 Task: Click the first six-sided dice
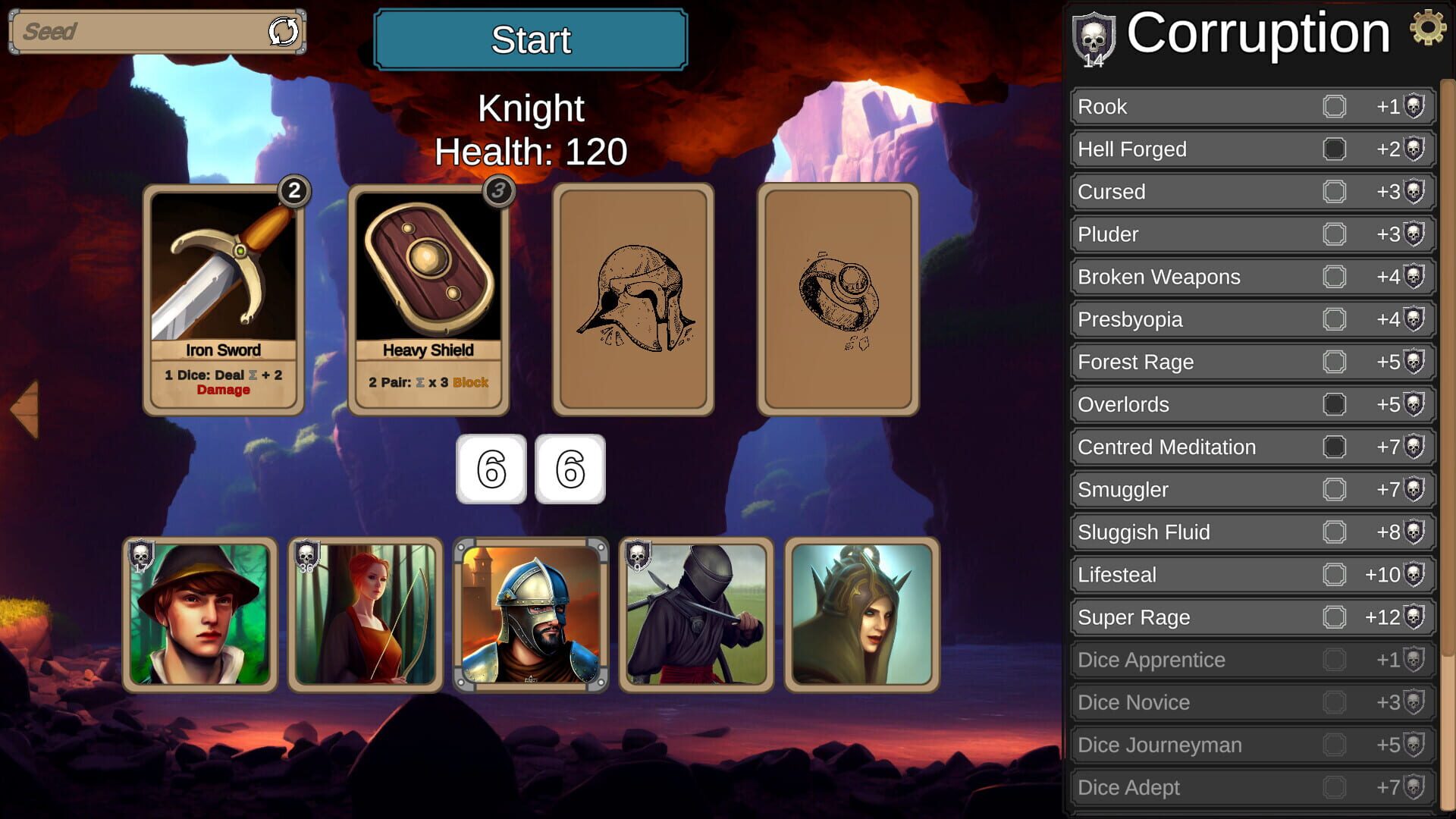[x=490, y=469]
